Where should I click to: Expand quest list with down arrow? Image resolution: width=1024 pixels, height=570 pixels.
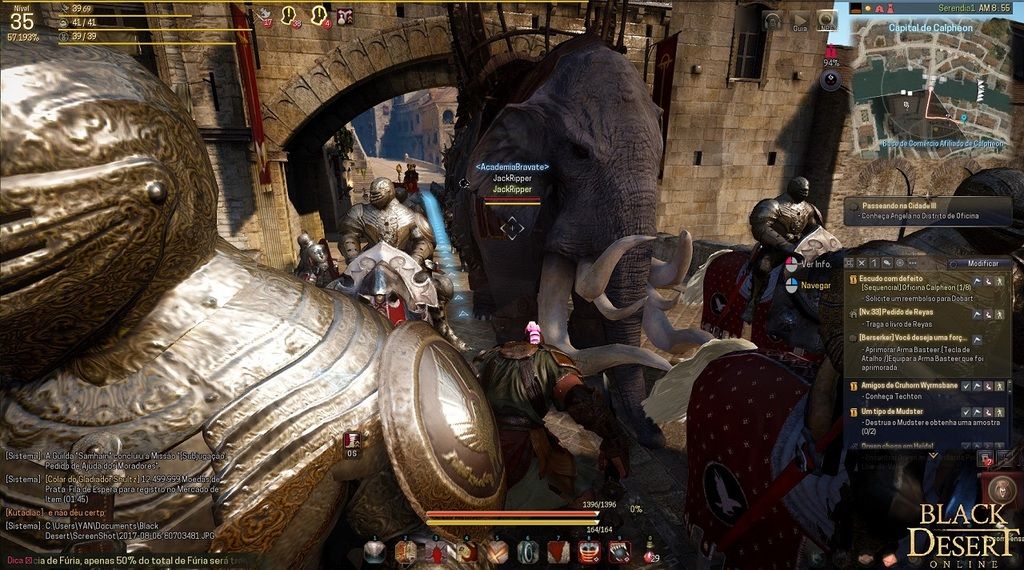point(933,454)
